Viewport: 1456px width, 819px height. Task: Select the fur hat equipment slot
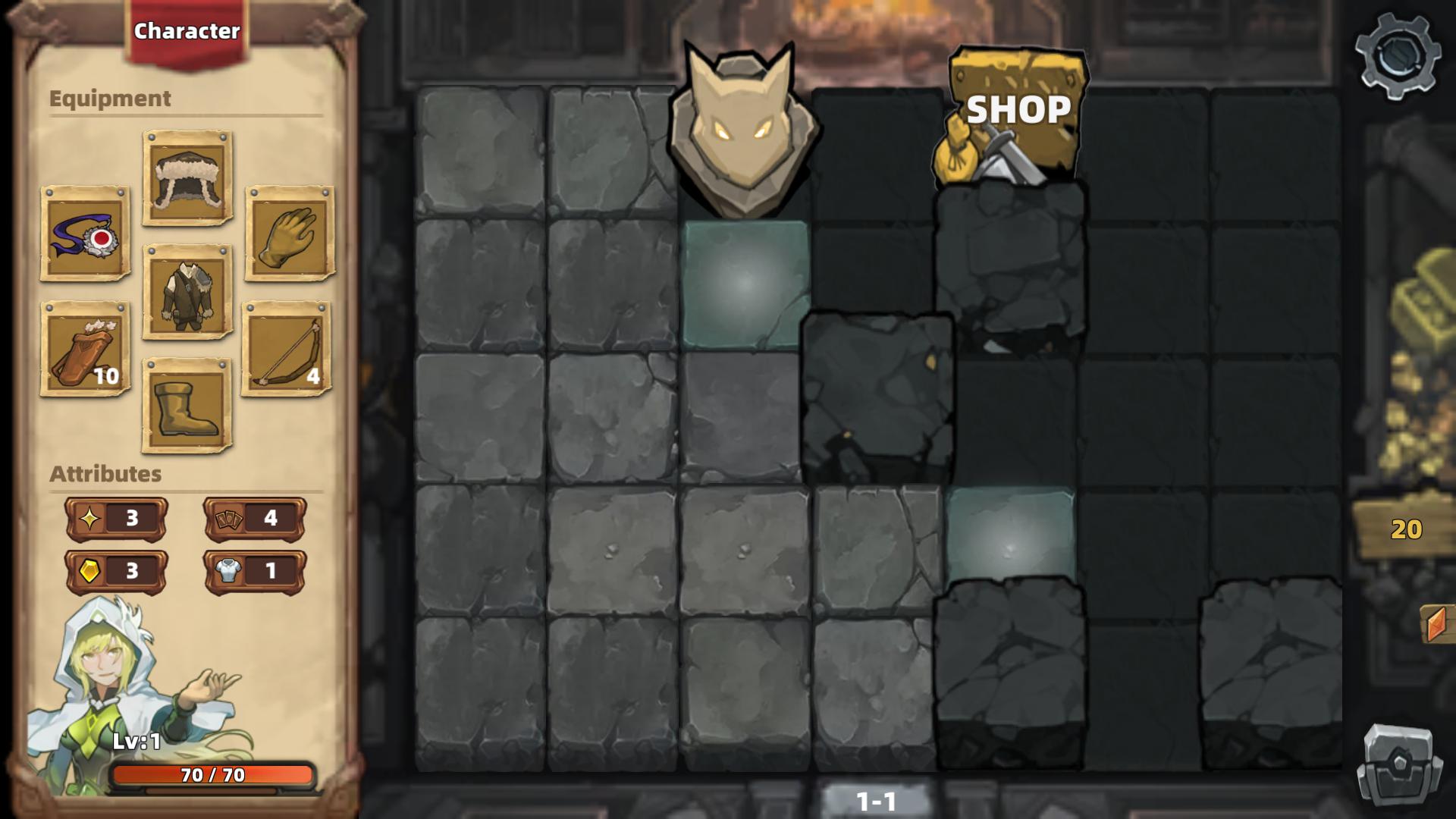pyautogui.click(x=184, y=180)
